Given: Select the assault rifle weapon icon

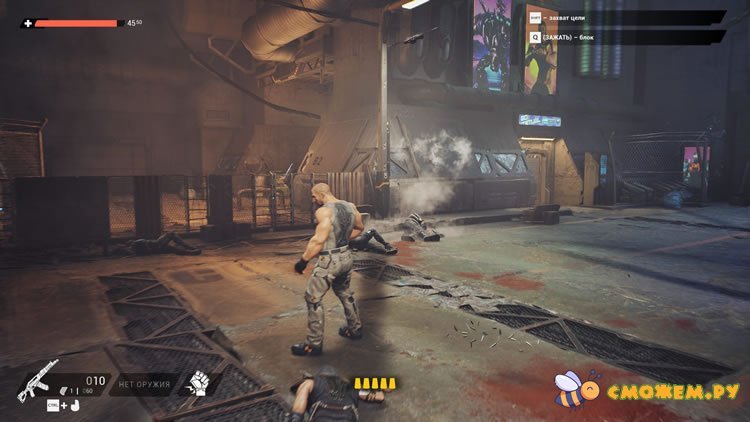Looking at the screenshot, I should 38,380.
